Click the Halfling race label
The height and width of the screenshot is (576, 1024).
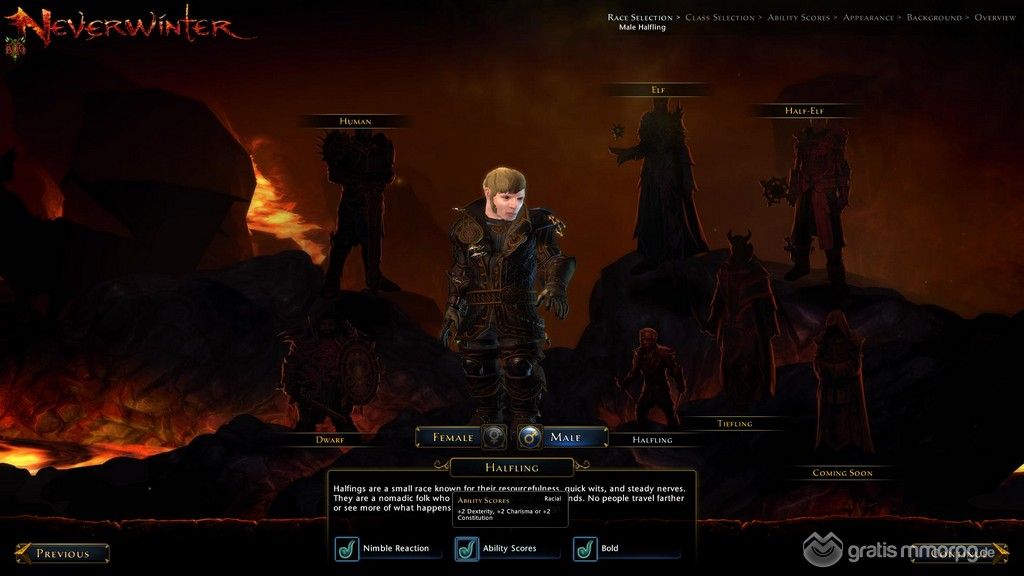pyautogui.click(x=652, y=439)
